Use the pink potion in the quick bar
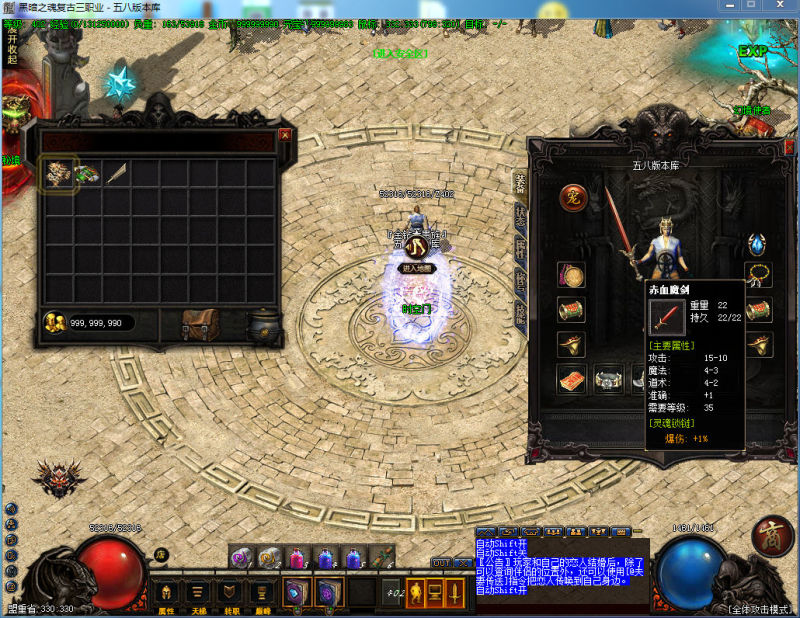The height and width of the screenshot is (618, 800). pyautogui.click(x=296, y=559)
